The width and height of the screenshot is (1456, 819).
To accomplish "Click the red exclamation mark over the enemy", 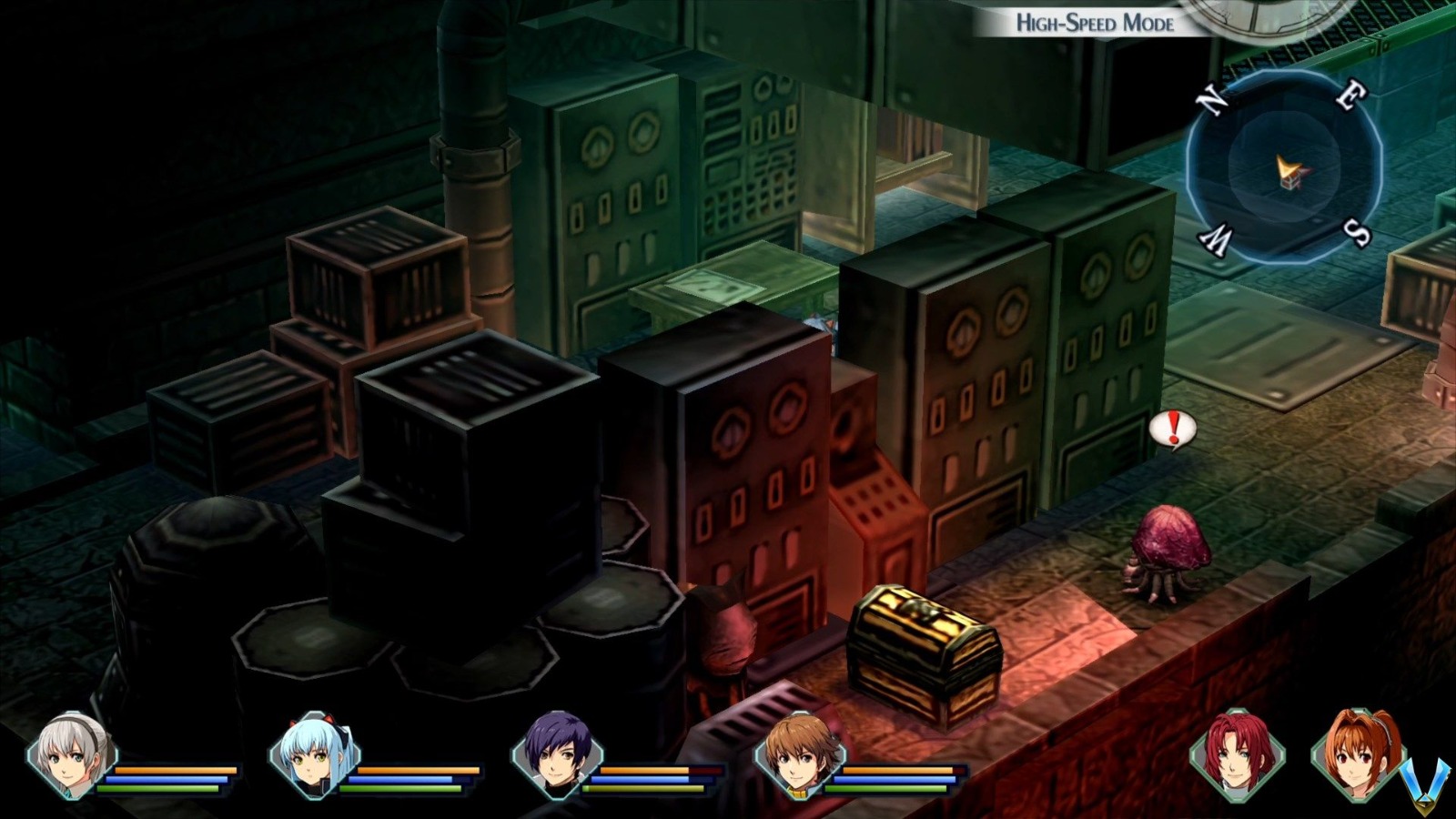I will tap(1174, 428).
